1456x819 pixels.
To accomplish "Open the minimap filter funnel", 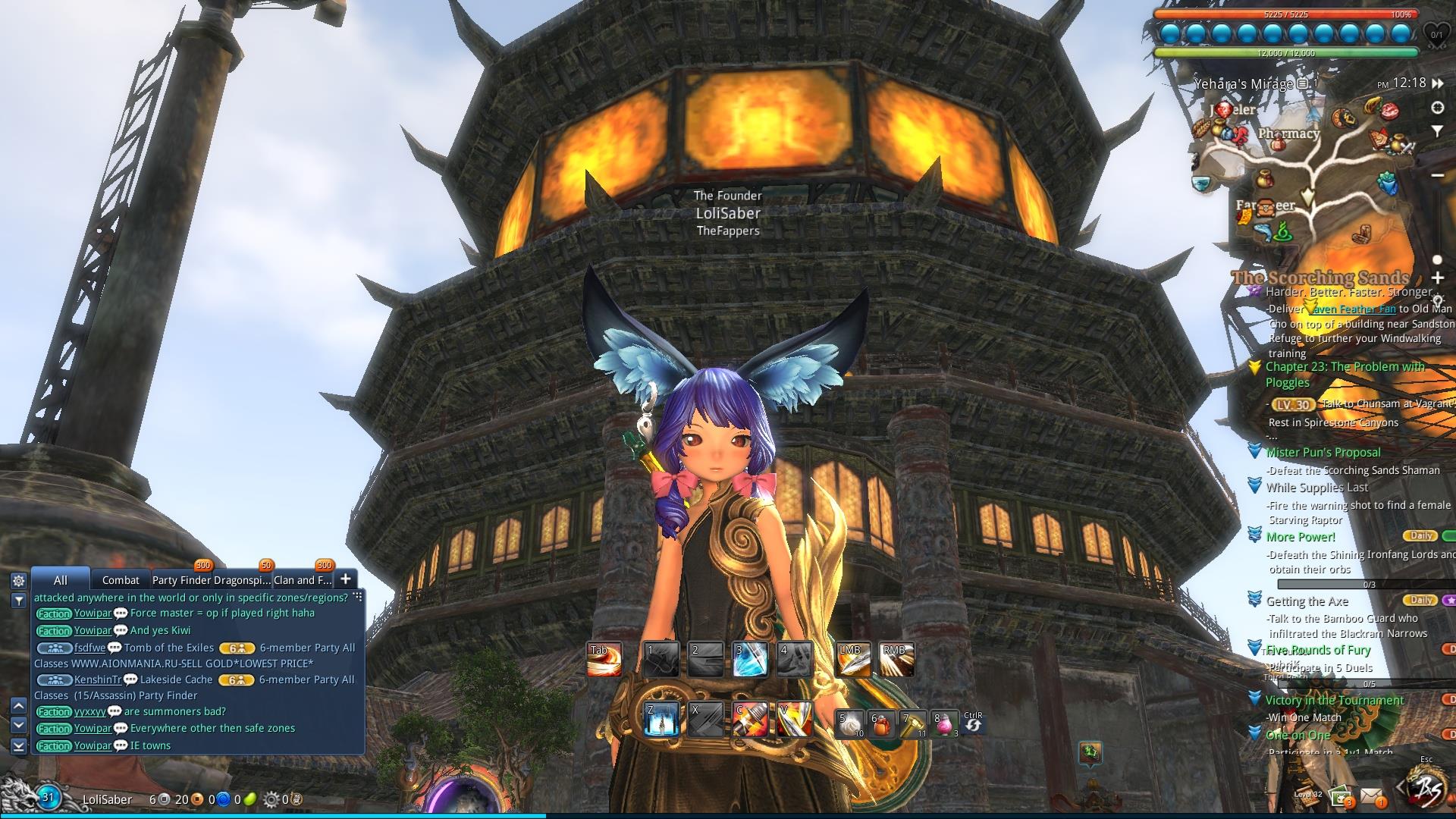I will pyautogui.click(x=1437, y=131).
